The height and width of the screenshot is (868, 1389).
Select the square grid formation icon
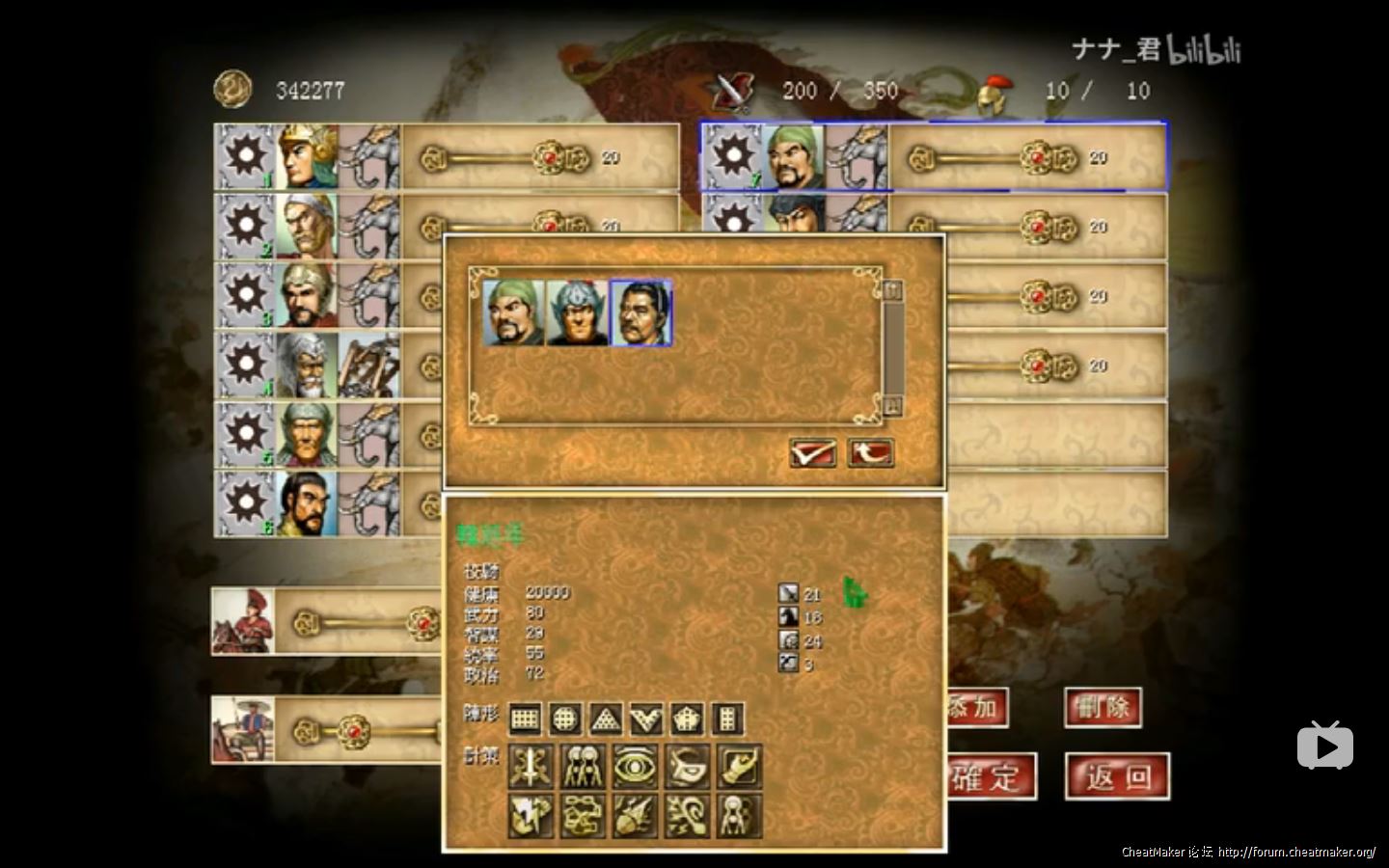[x=525, y=719]
